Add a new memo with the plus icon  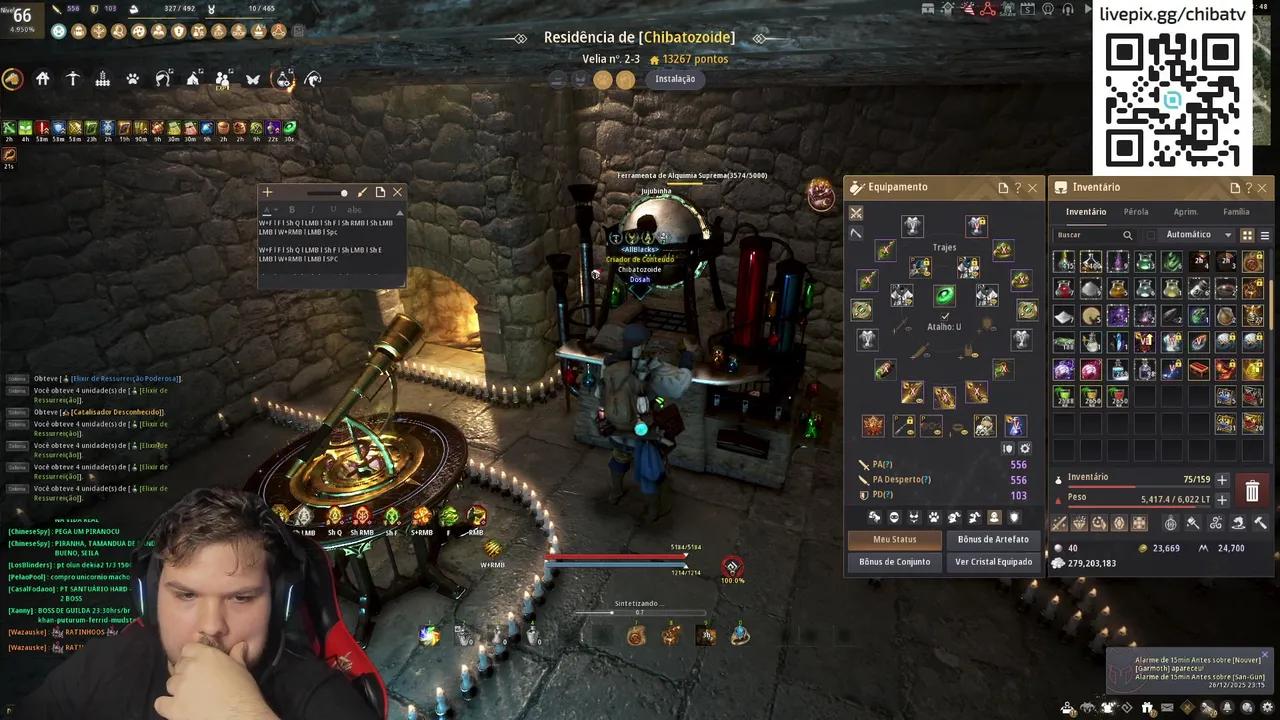267,192
